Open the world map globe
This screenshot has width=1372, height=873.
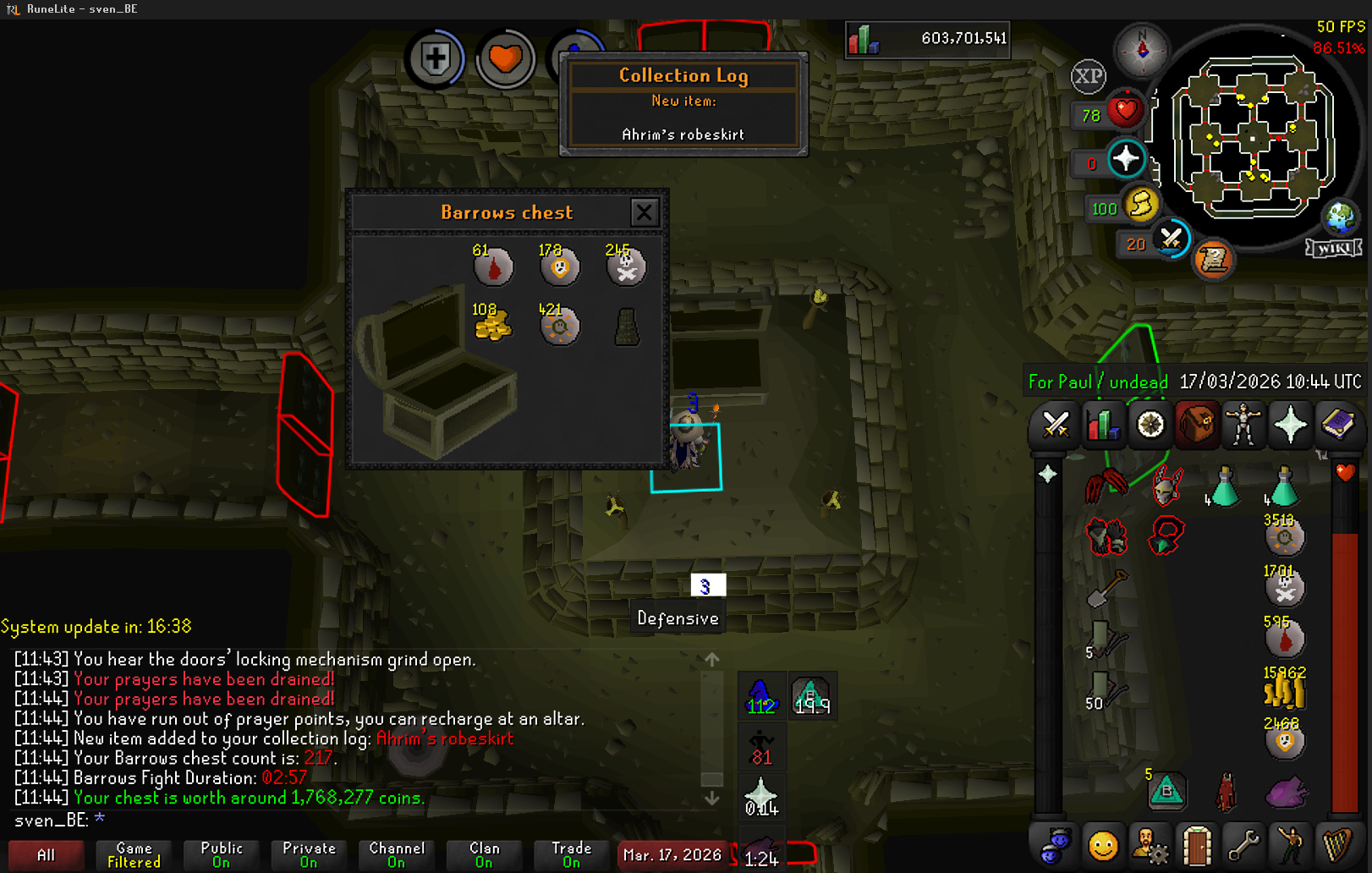tap(1340, 217)
